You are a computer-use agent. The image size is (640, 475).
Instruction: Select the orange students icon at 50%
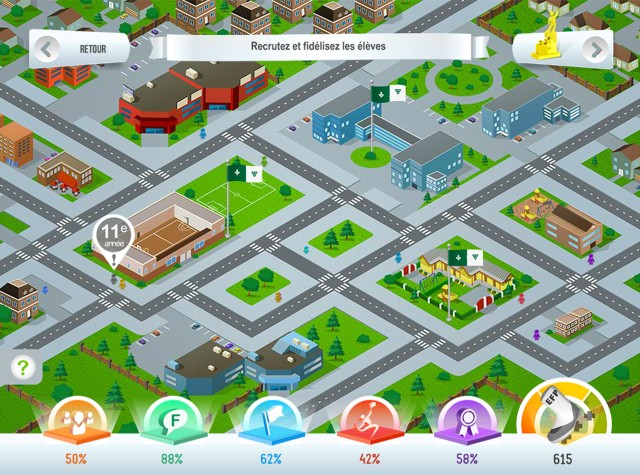[76, 421]
